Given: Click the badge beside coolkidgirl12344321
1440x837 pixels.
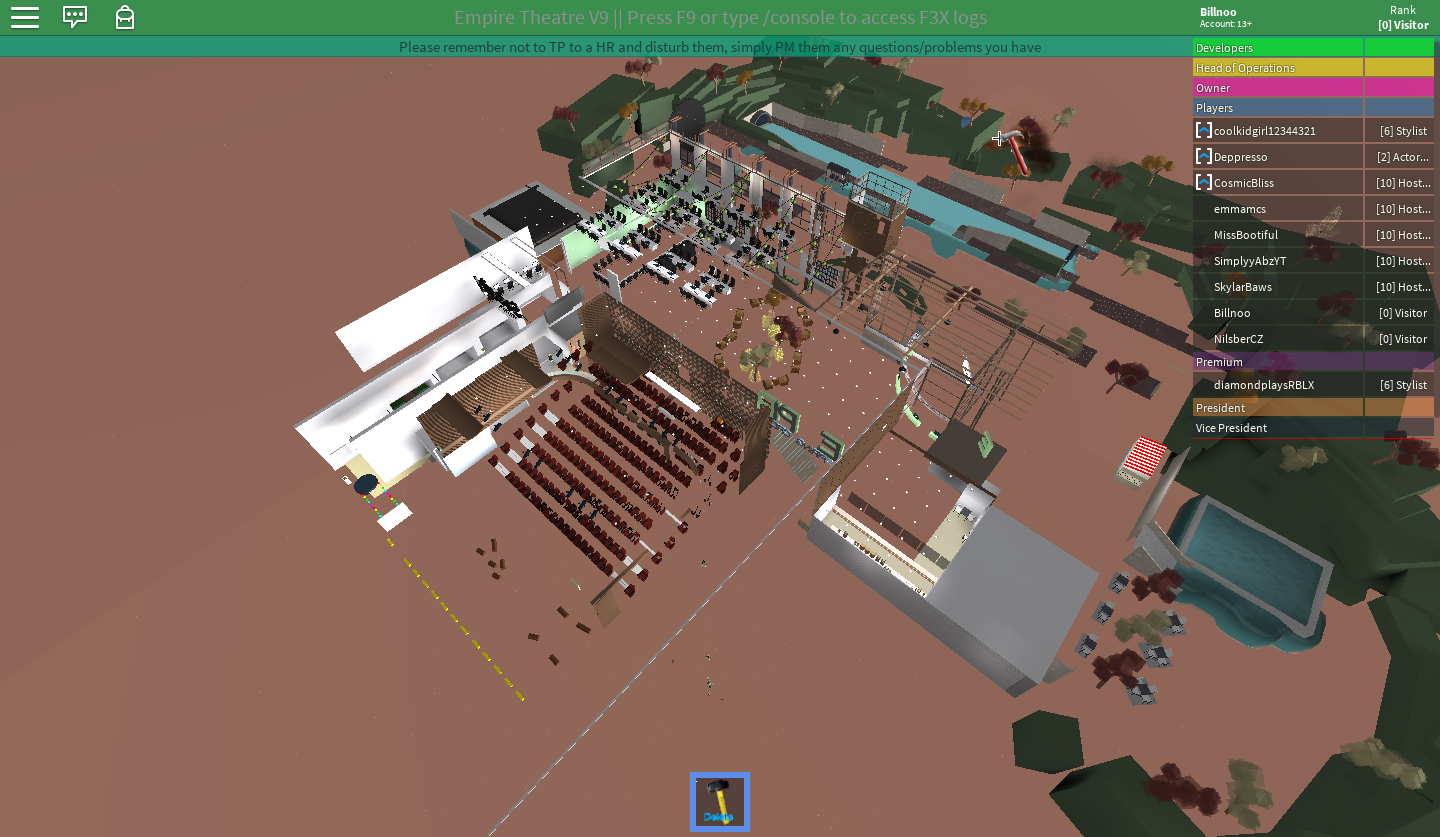Looking at the screenshot, I should [x=1203, y=130].
